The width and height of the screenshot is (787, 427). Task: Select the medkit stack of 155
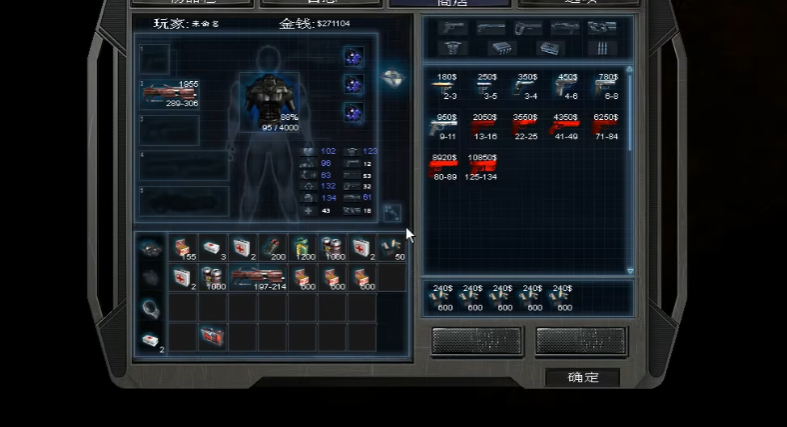click(x=183, y=247)
